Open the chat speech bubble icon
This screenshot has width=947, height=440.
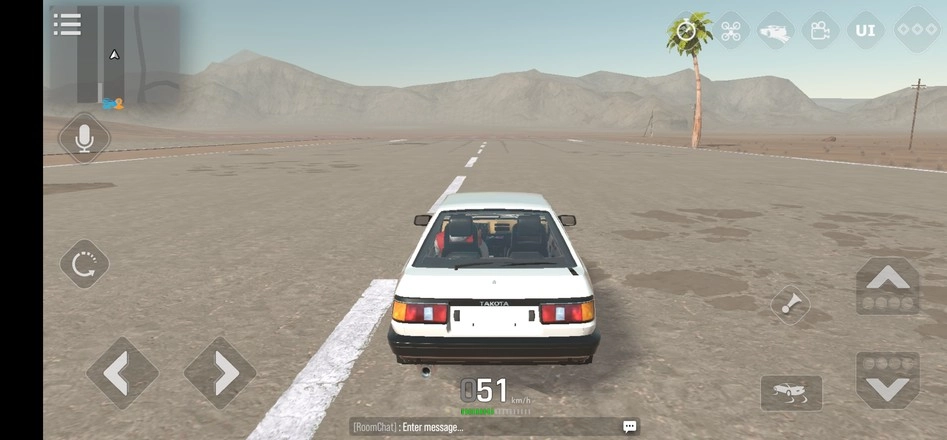coord(629,427)
